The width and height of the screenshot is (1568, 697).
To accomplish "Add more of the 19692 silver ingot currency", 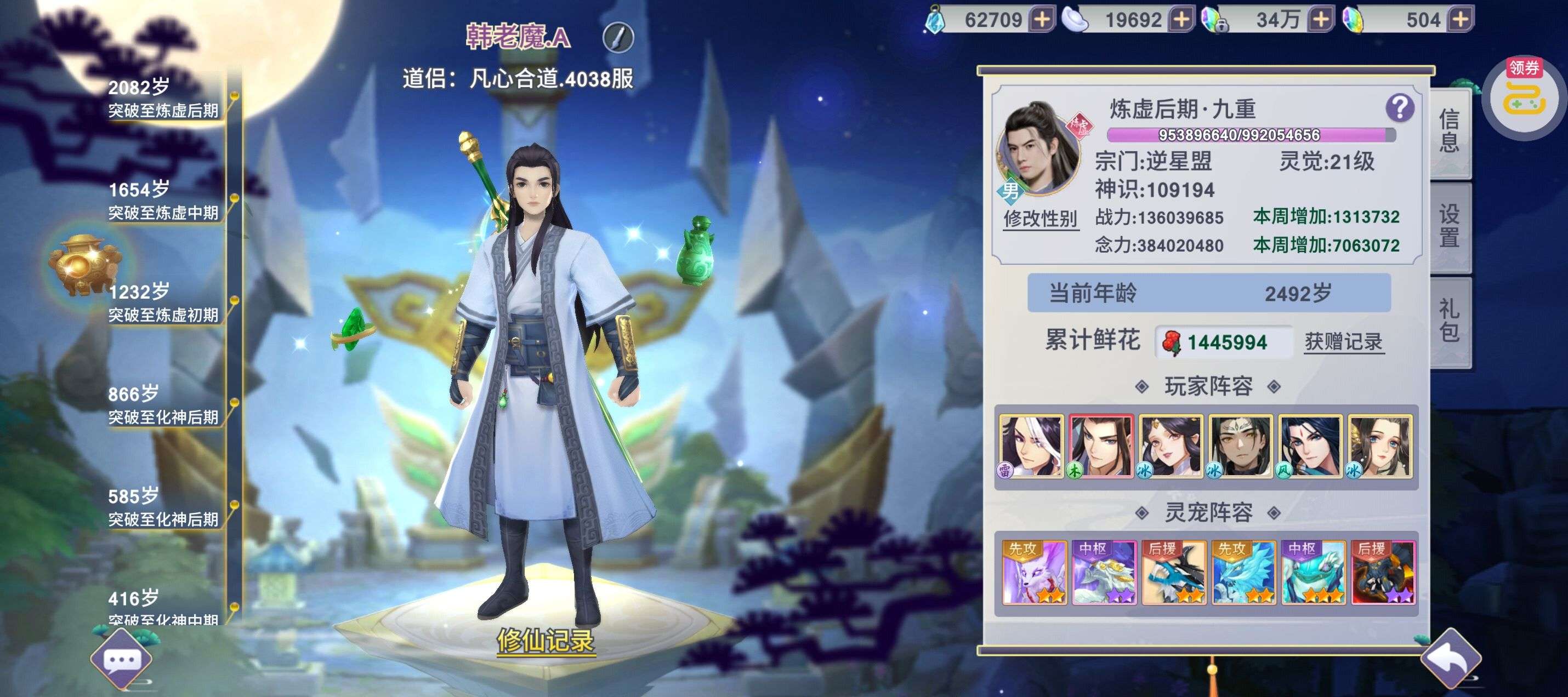I will [x=1181, y=20].
